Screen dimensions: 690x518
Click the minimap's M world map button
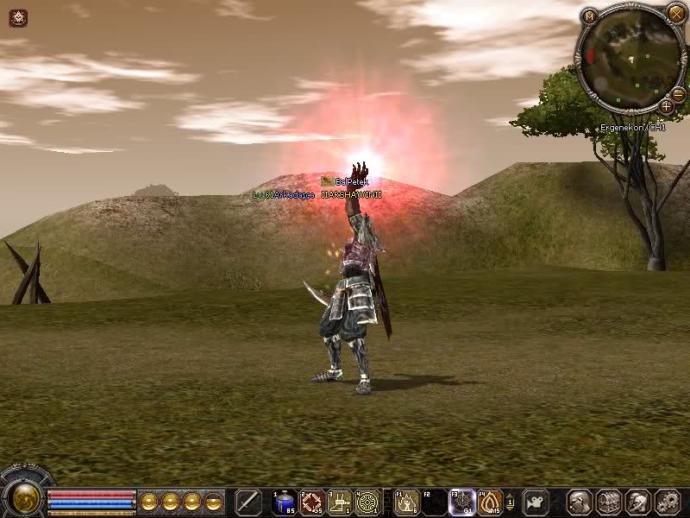click(590, 15)
